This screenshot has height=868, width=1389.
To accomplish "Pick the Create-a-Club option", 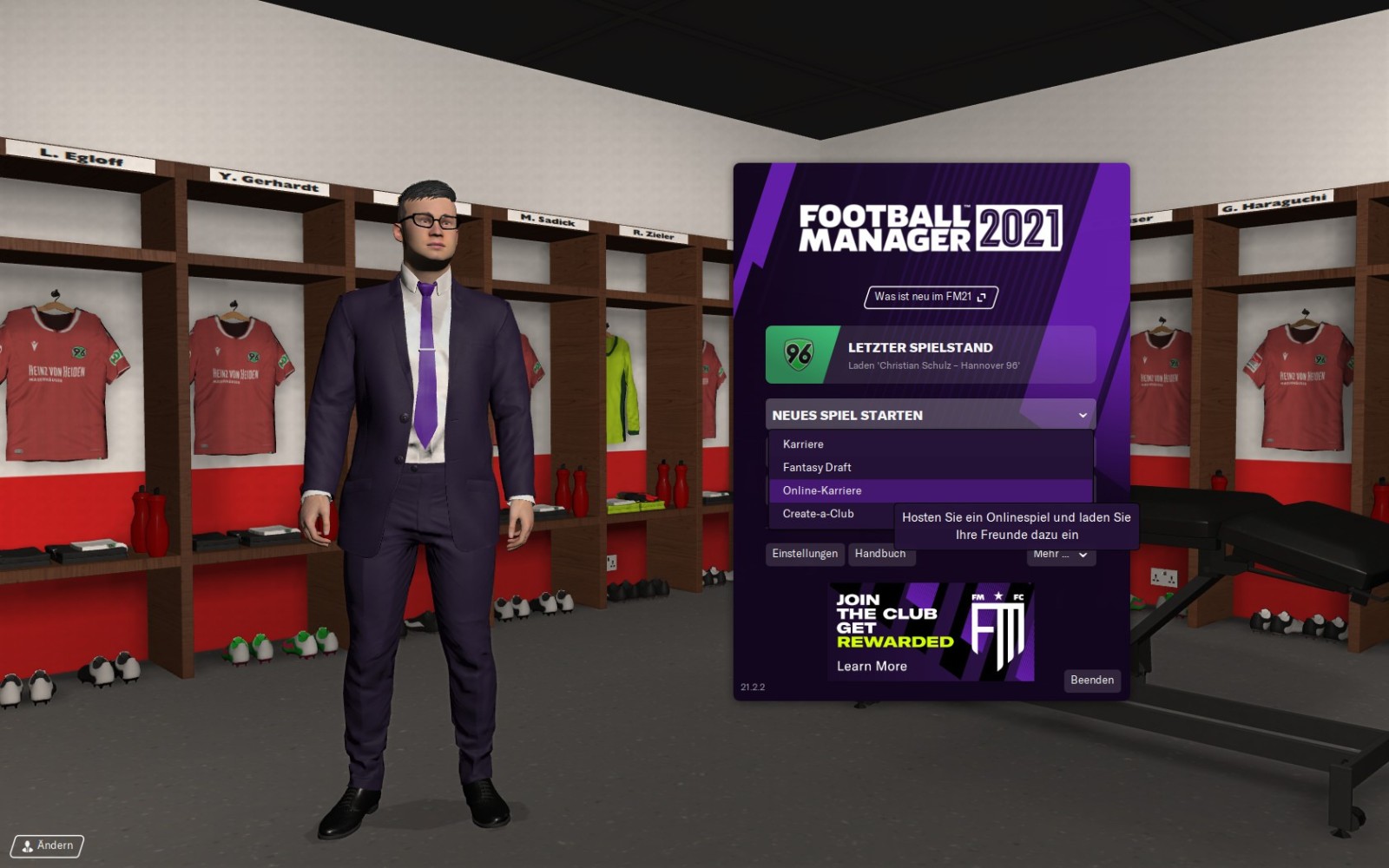I will 819,514.
